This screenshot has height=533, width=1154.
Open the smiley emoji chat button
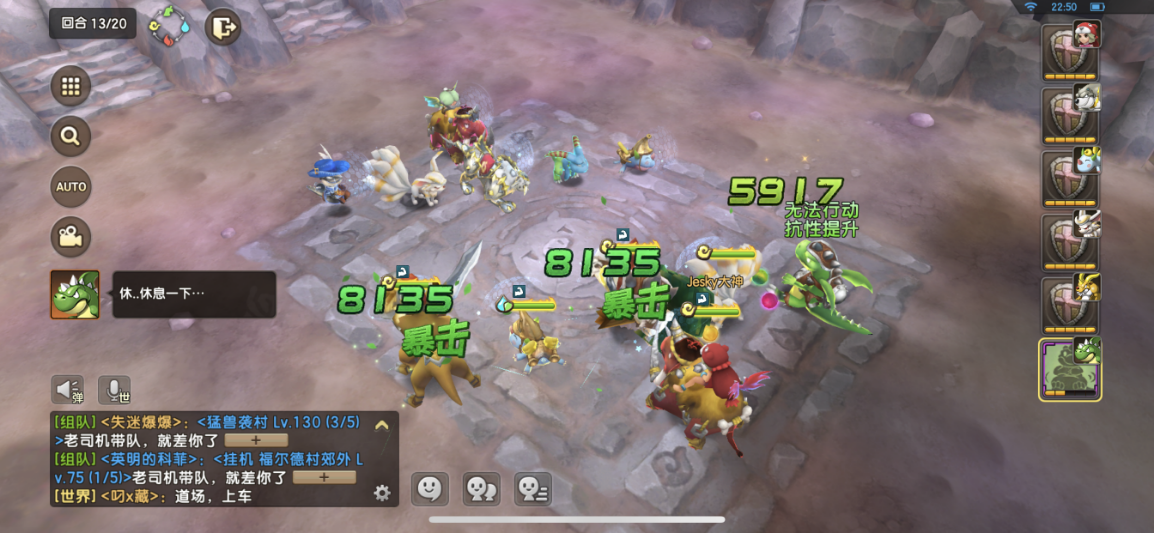430,488
